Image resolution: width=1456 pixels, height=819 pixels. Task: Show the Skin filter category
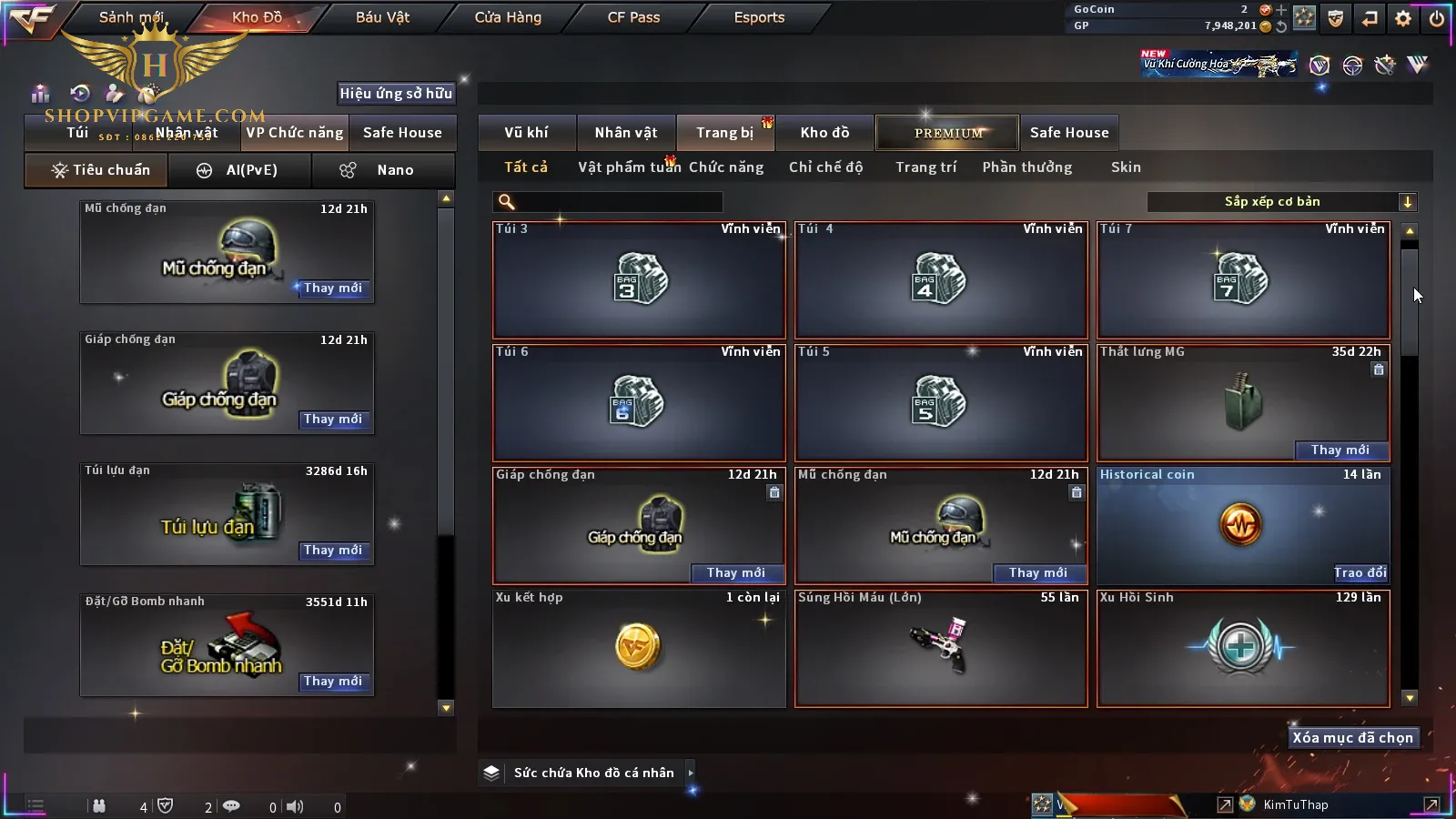[x=1126, y=167]
